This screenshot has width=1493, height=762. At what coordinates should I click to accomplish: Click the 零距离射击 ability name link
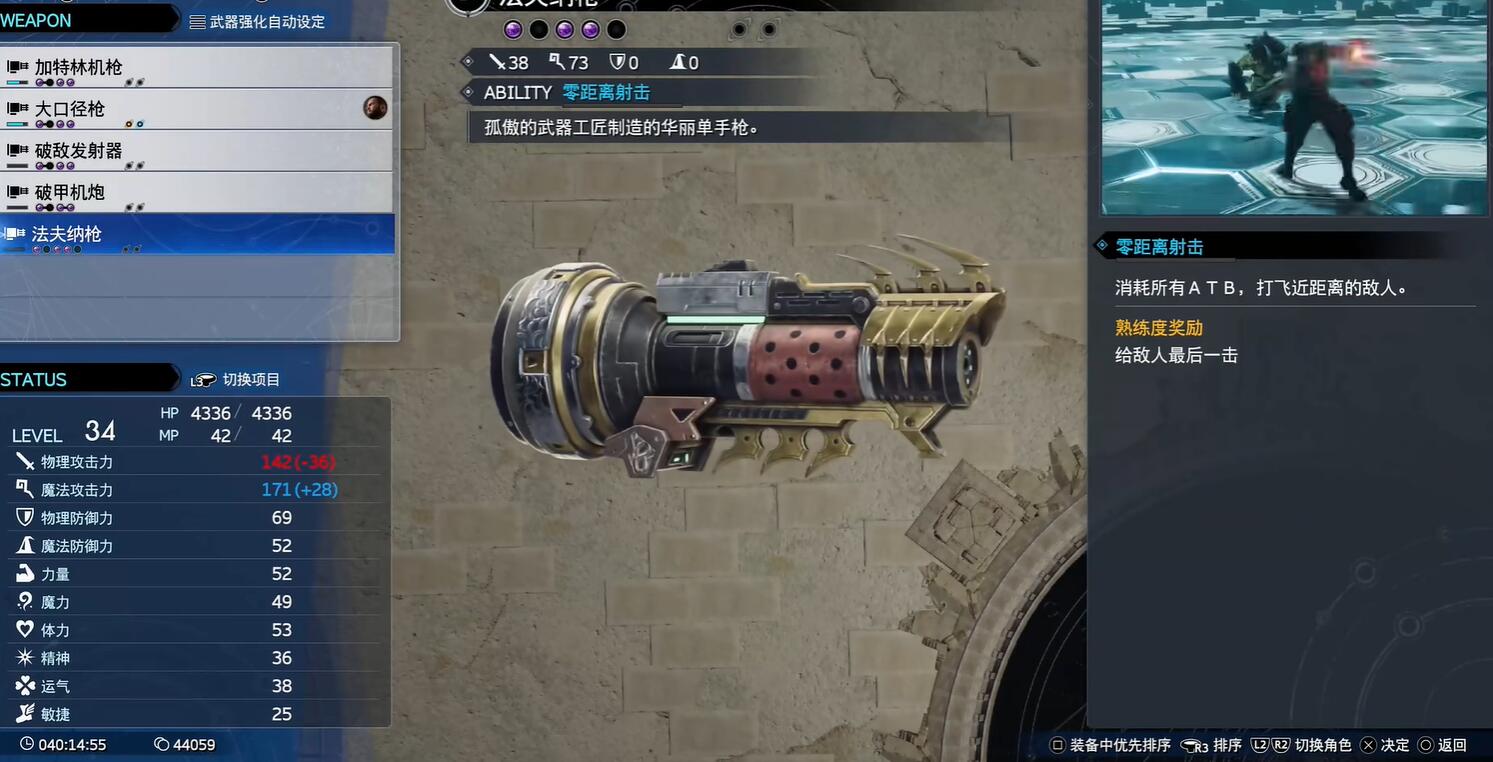pos(606,92)
